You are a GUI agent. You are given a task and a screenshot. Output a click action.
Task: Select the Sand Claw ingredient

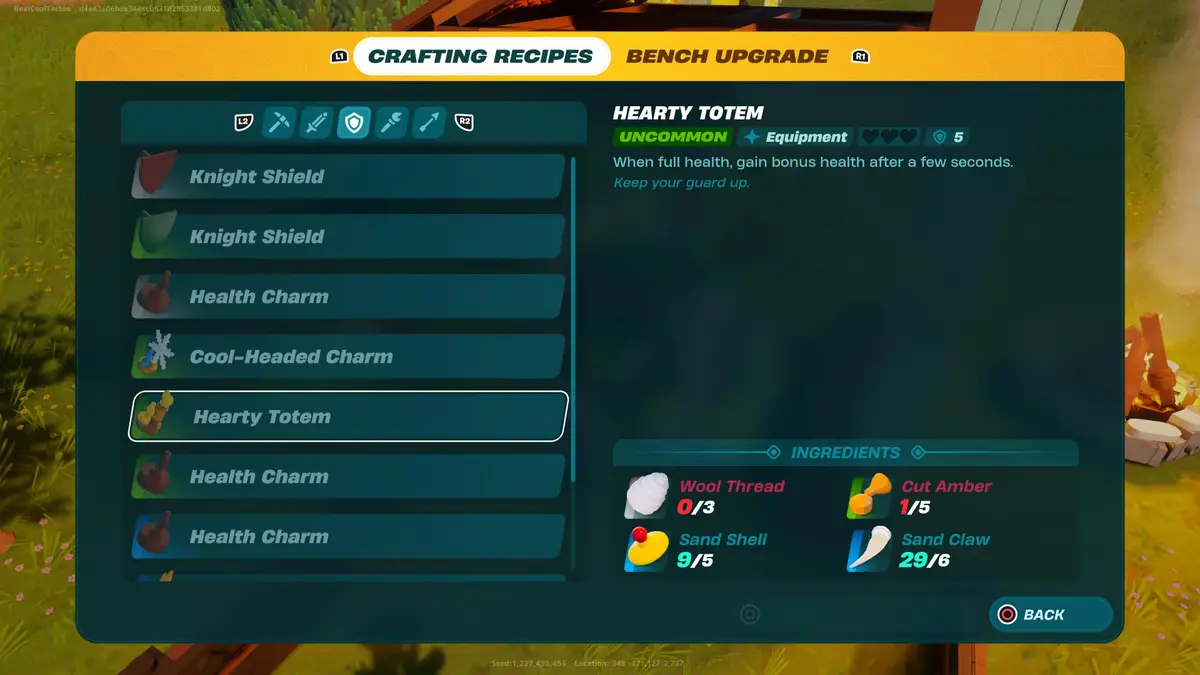click(920, 549)
